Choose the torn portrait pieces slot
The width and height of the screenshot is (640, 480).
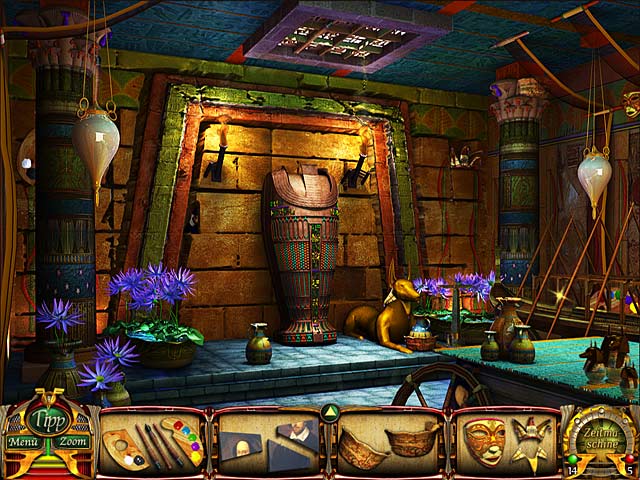tap(267, 441)
